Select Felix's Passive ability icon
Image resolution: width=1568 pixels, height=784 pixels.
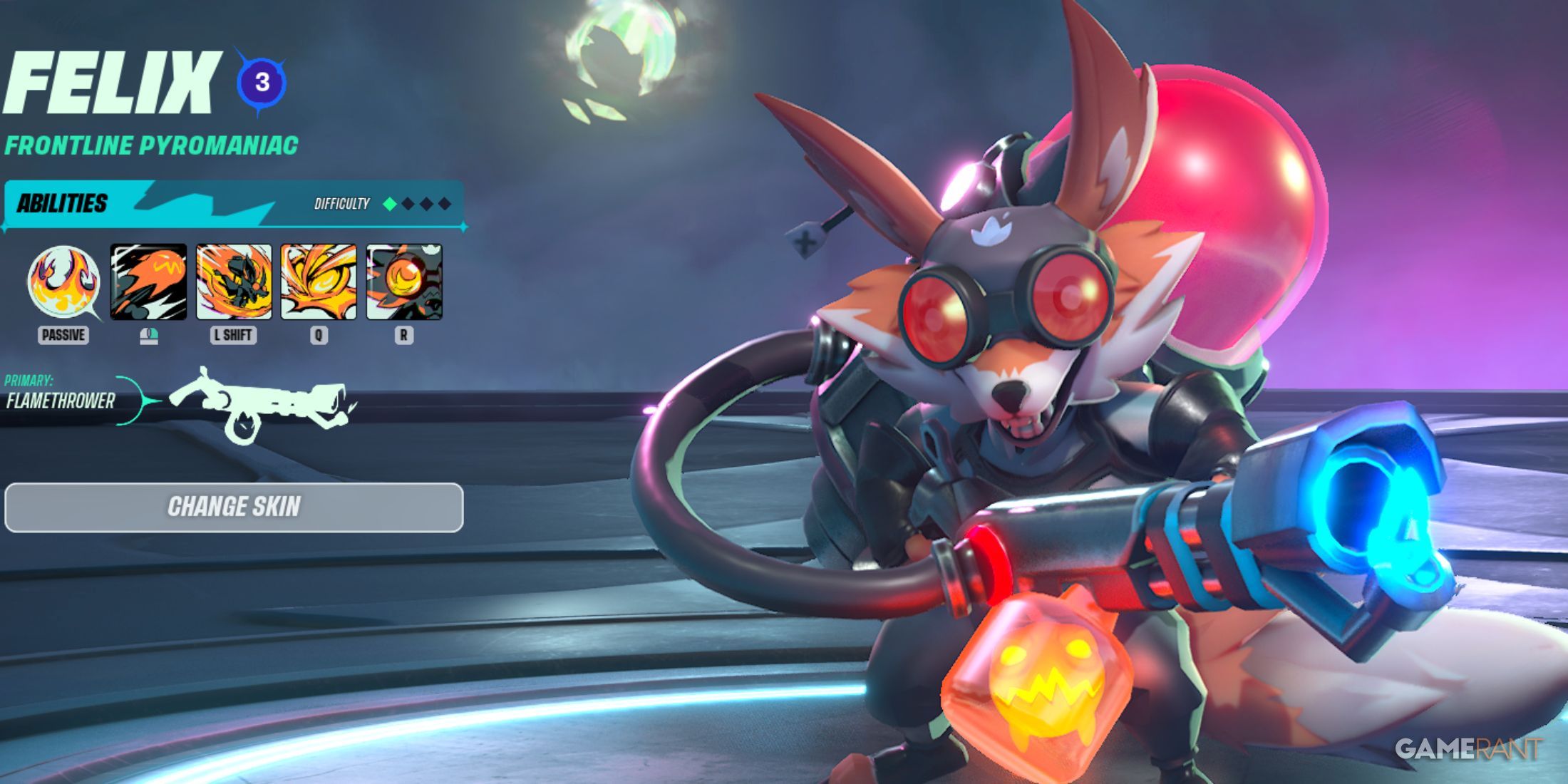(x=63, y=282)
